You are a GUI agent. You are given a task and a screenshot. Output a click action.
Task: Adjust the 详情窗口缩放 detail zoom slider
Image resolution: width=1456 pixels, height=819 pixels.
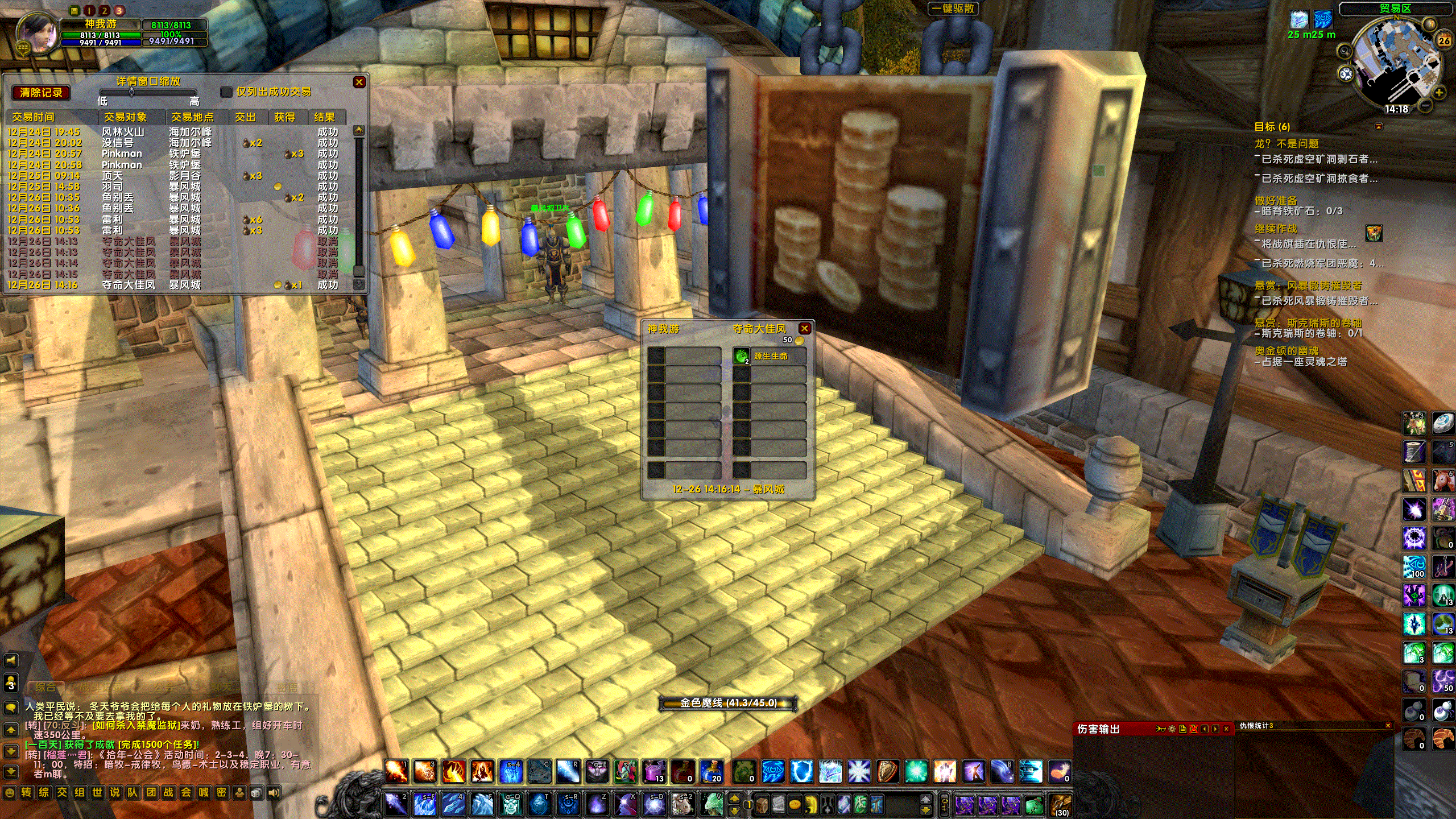(131, 92)
